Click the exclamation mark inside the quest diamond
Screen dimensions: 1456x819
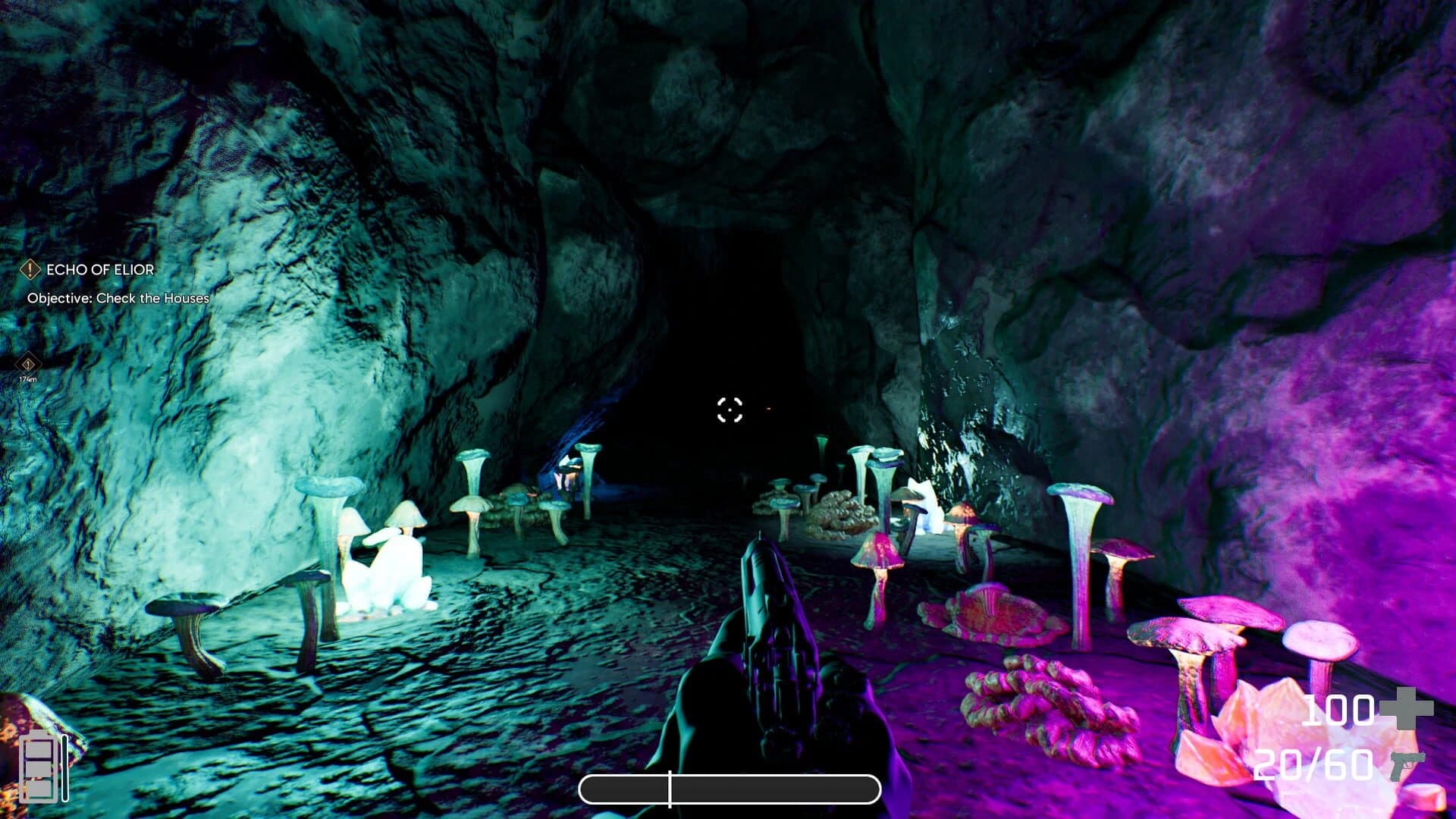[x=30, y=269]
